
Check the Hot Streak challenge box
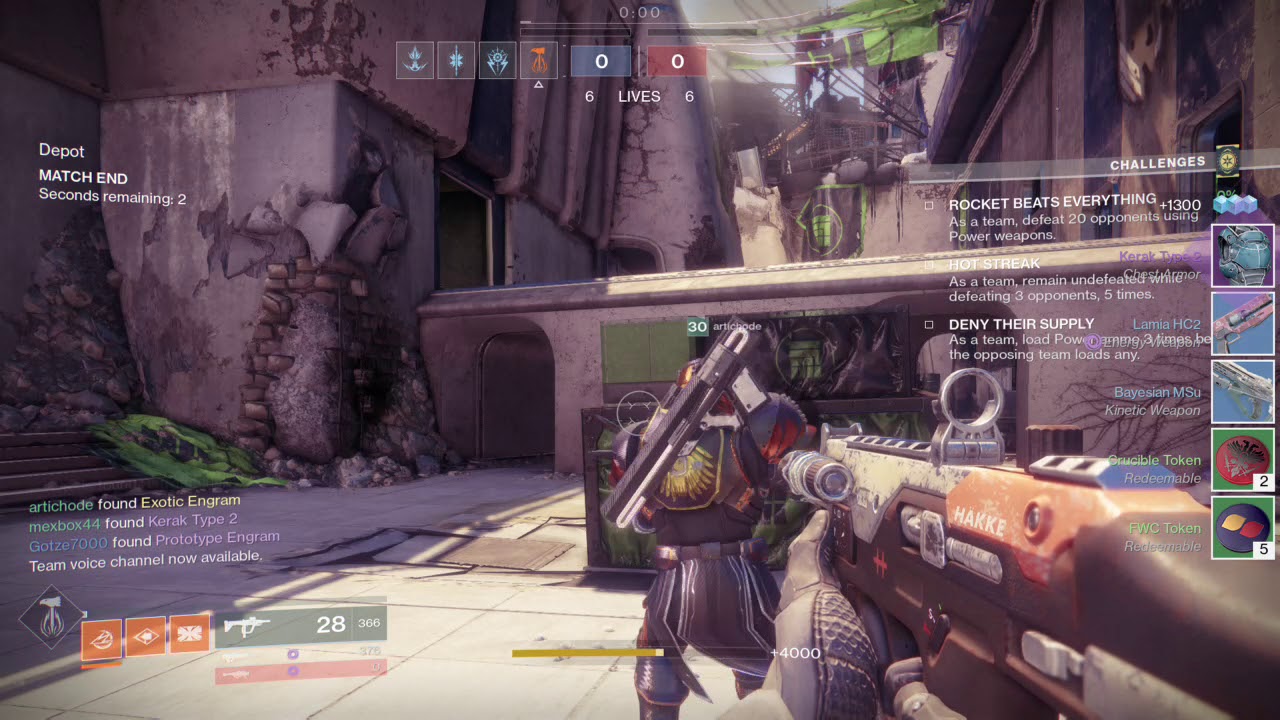(929, 265)
